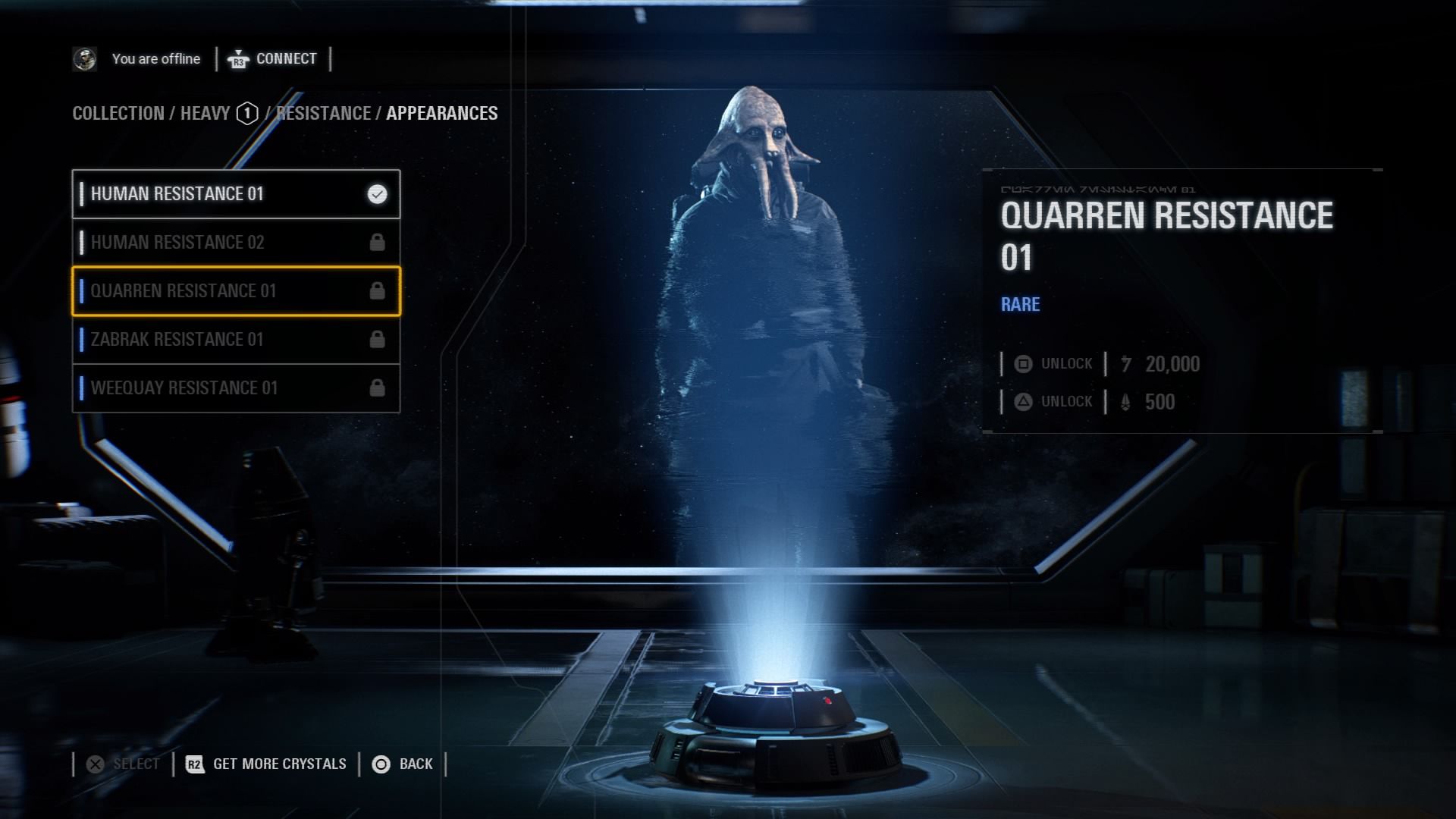The height and width of the screenshot is (819, 1456).
Task: Select Weequay Resistance 01 from the list
Action: point(235,388)
